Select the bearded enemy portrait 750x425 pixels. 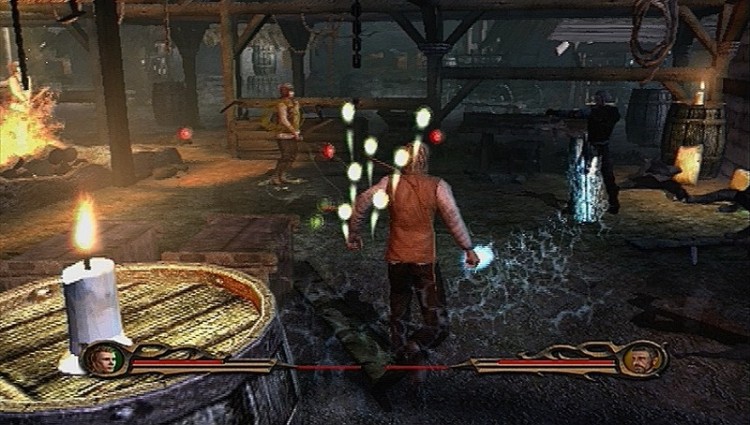(x=640, y=358)
